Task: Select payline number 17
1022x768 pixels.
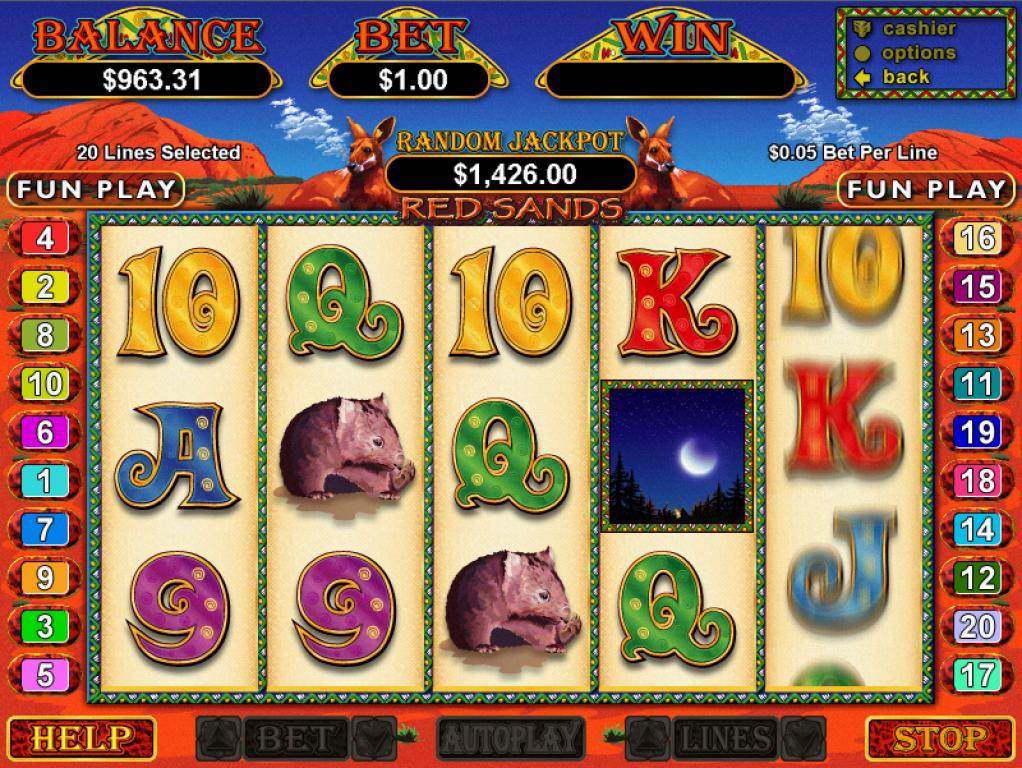Action: [x=976, y=675]
